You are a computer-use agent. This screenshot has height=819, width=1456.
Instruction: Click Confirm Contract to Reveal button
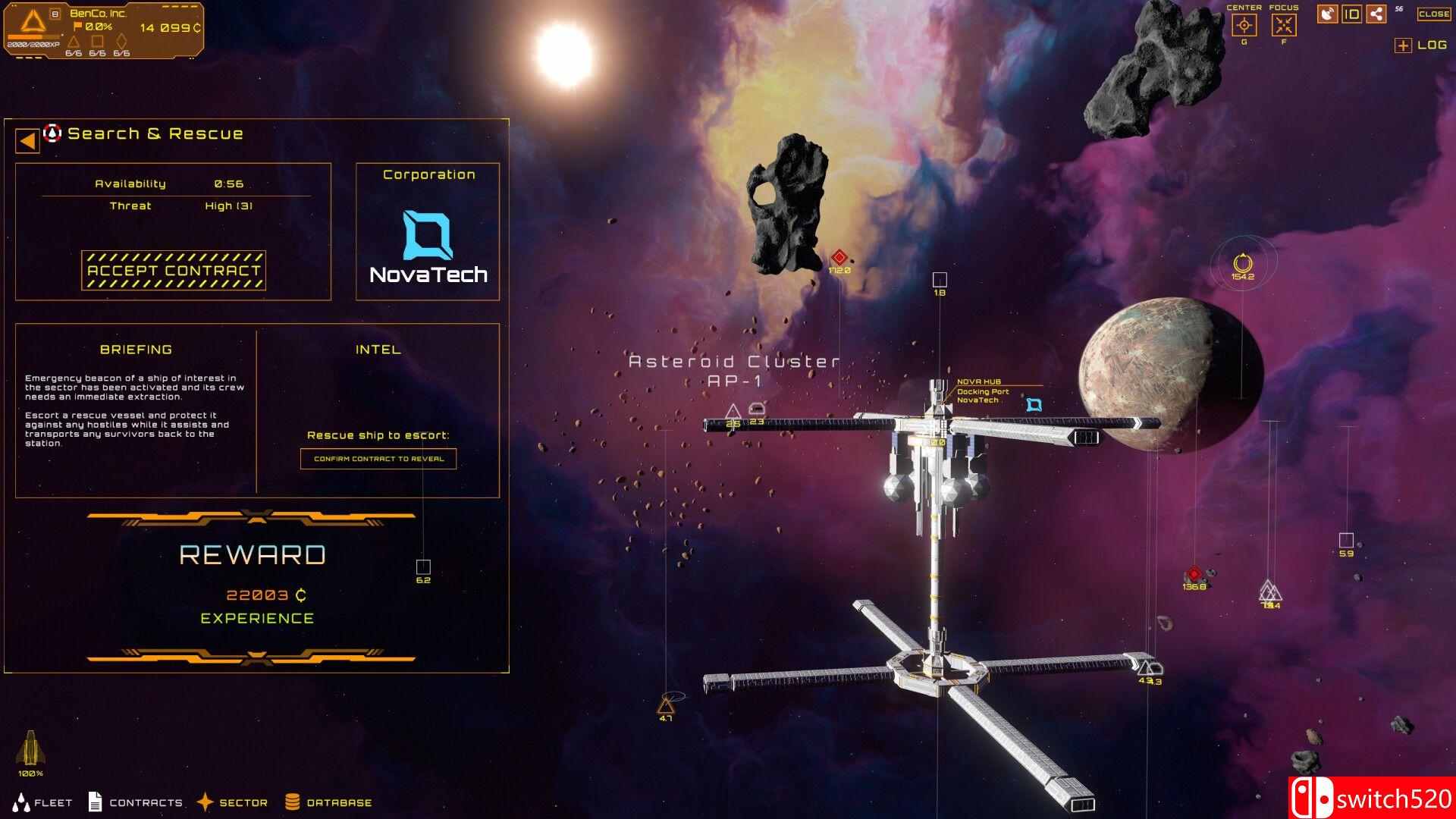[x=378, y=459]
